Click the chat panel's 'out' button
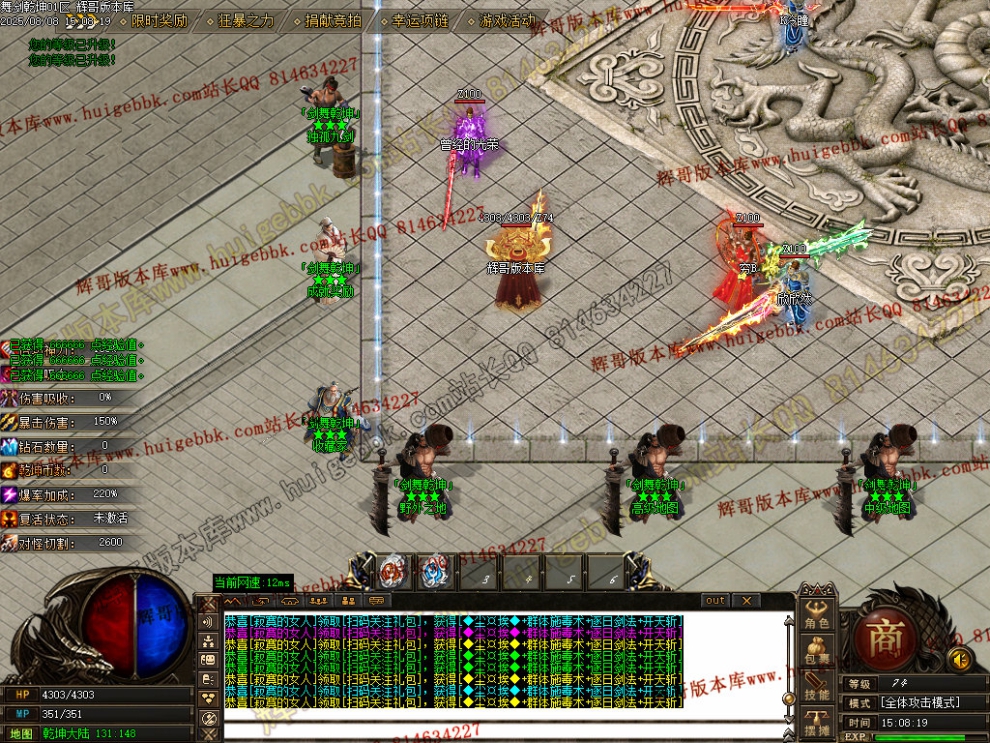 click(x=715, y=601)
